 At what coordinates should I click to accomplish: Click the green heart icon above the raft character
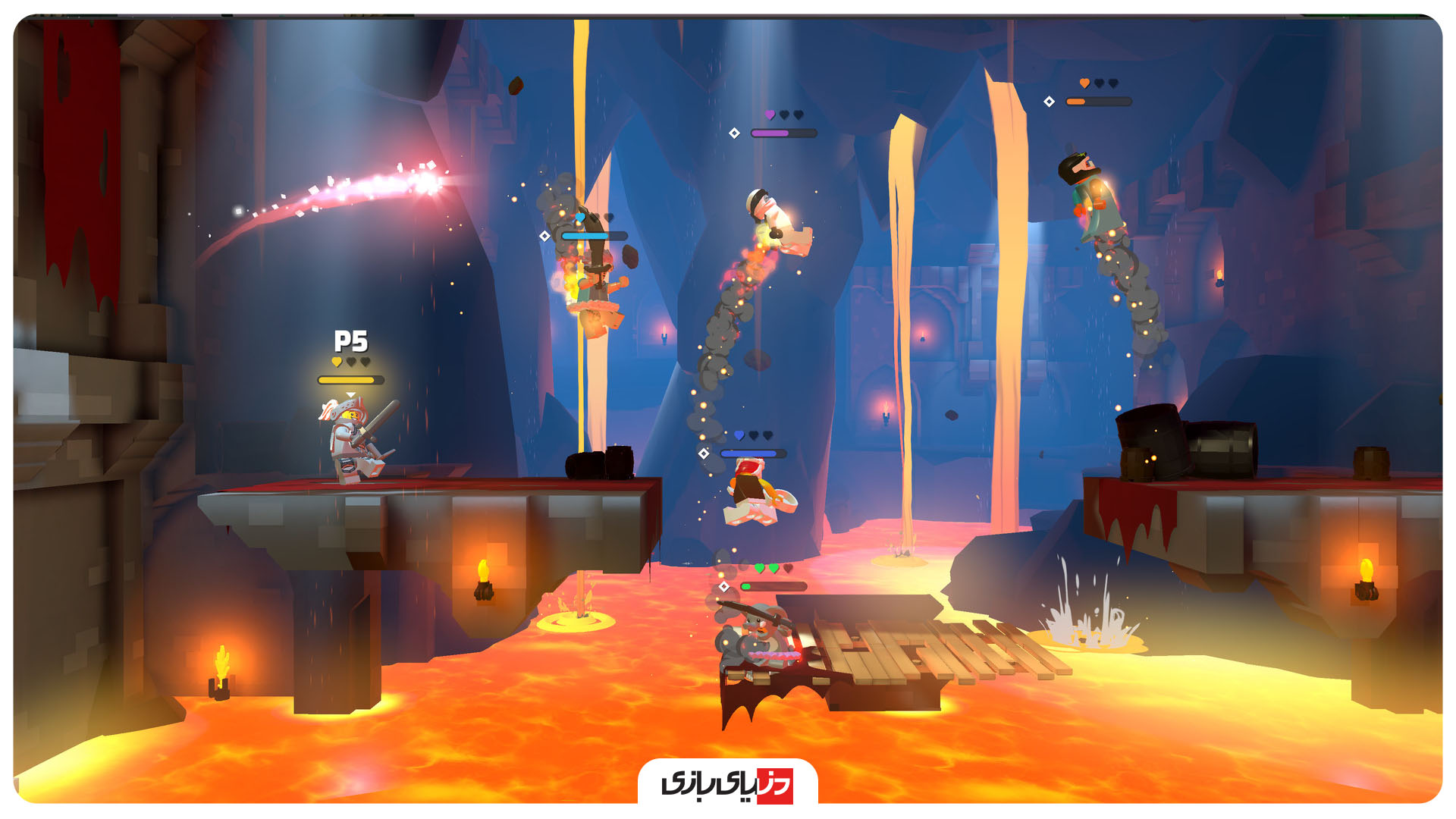(x=760, y=568)
